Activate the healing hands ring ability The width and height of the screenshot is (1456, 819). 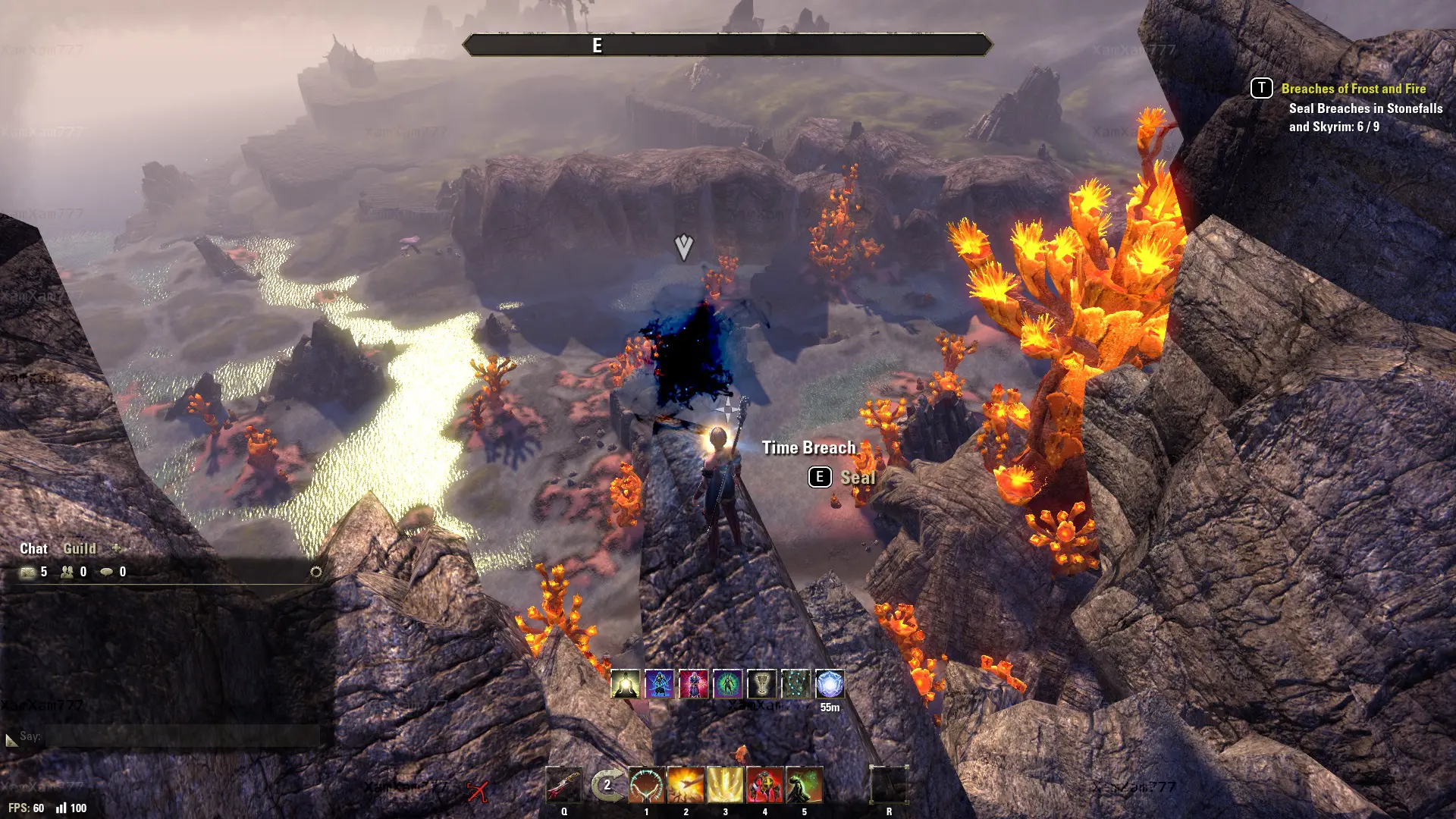(x=646, y=786)
